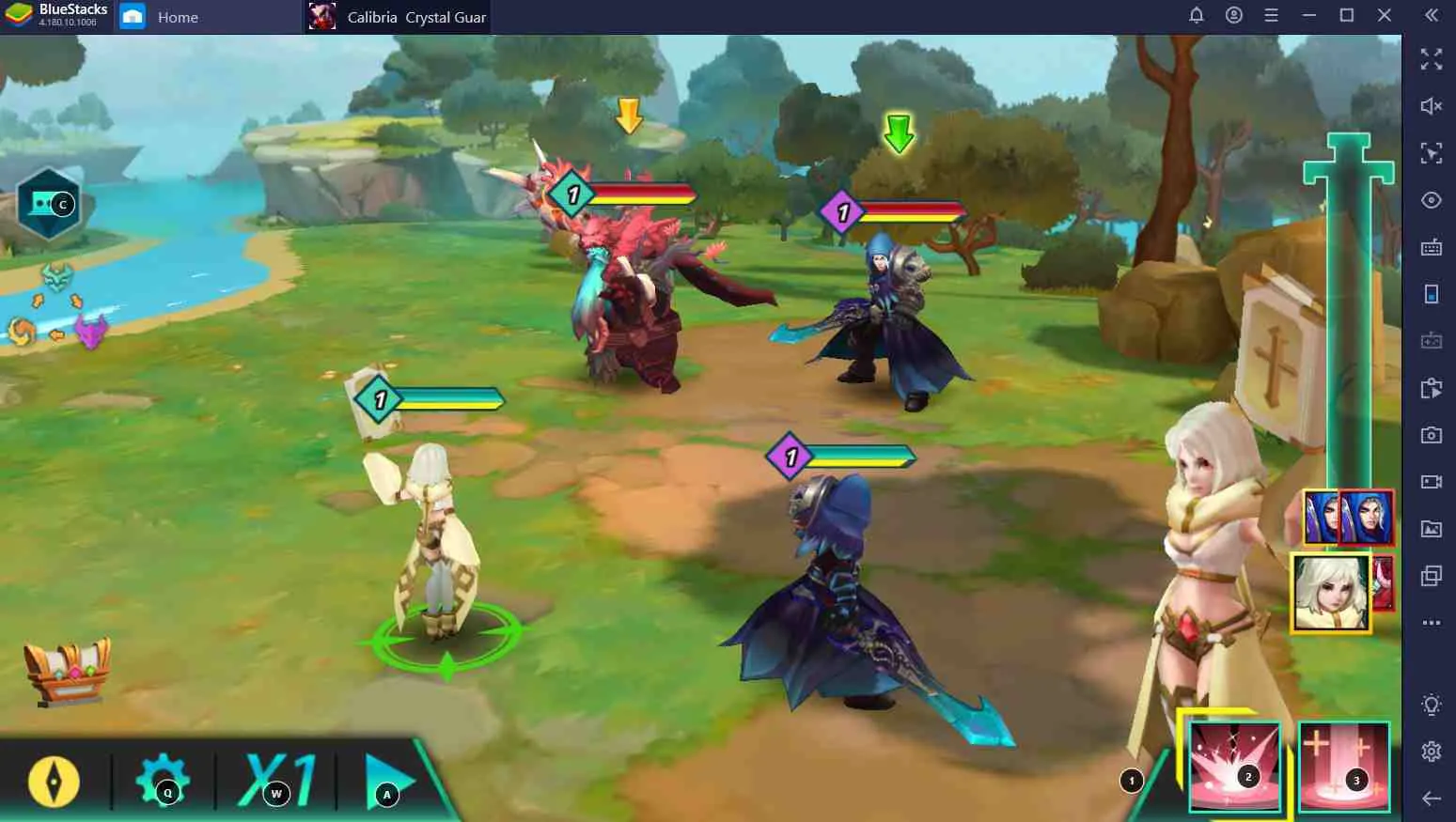The image size is (1456, 822).
Task: Select the Calibria Crystal Guardians tab
Action: click(399, 16)
